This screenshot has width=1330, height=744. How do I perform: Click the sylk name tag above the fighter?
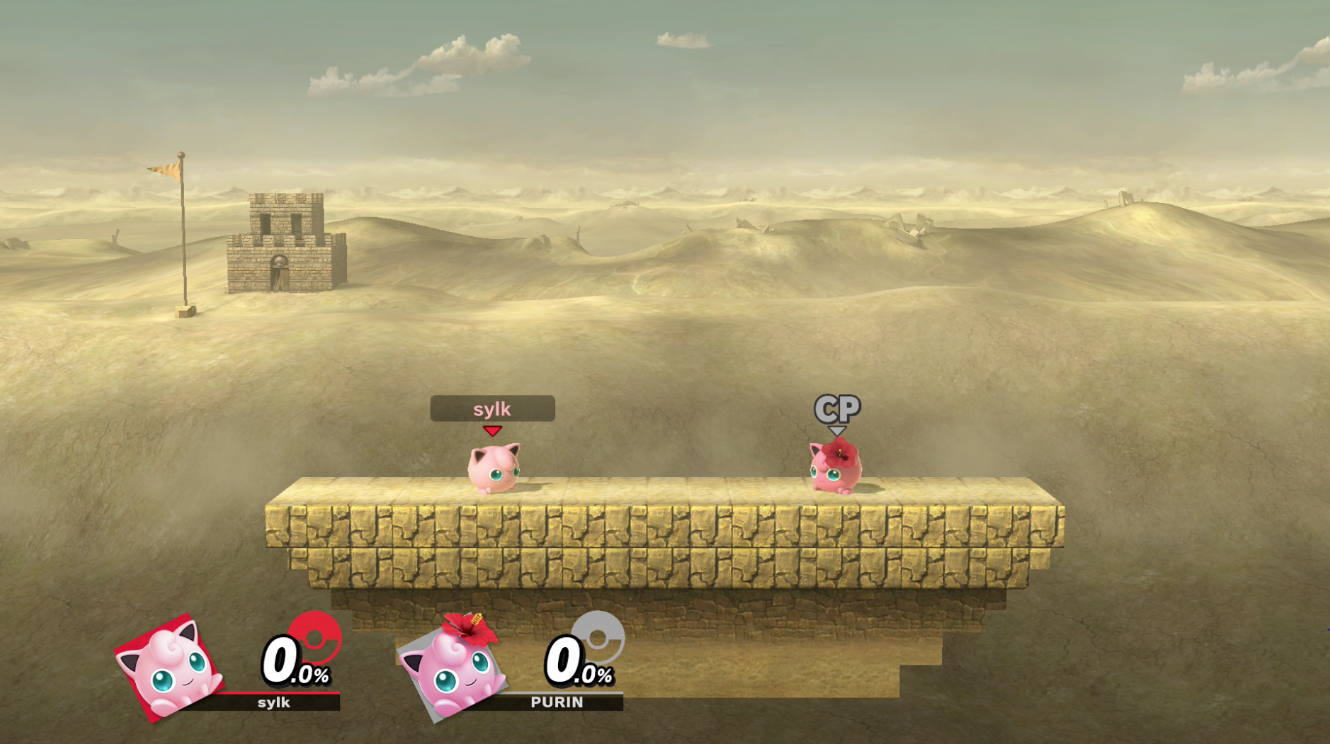pos(492,408)
